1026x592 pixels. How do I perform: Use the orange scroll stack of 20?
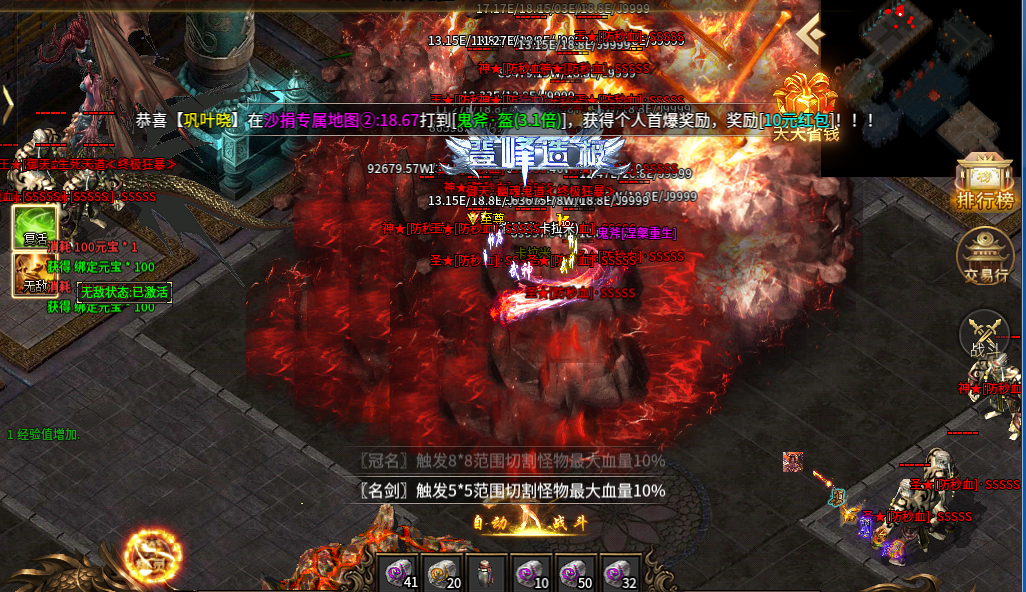click(x=445, y=573)
